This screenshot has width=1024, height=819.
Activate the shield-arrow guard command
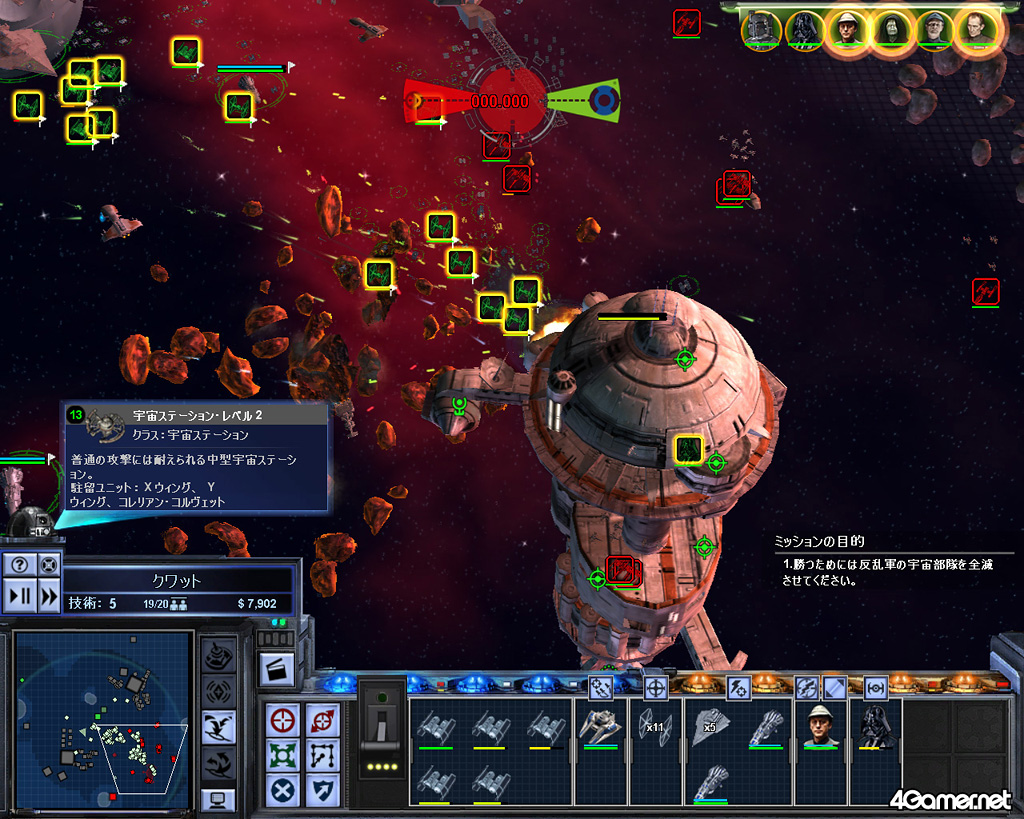click(x=323, y=790)
